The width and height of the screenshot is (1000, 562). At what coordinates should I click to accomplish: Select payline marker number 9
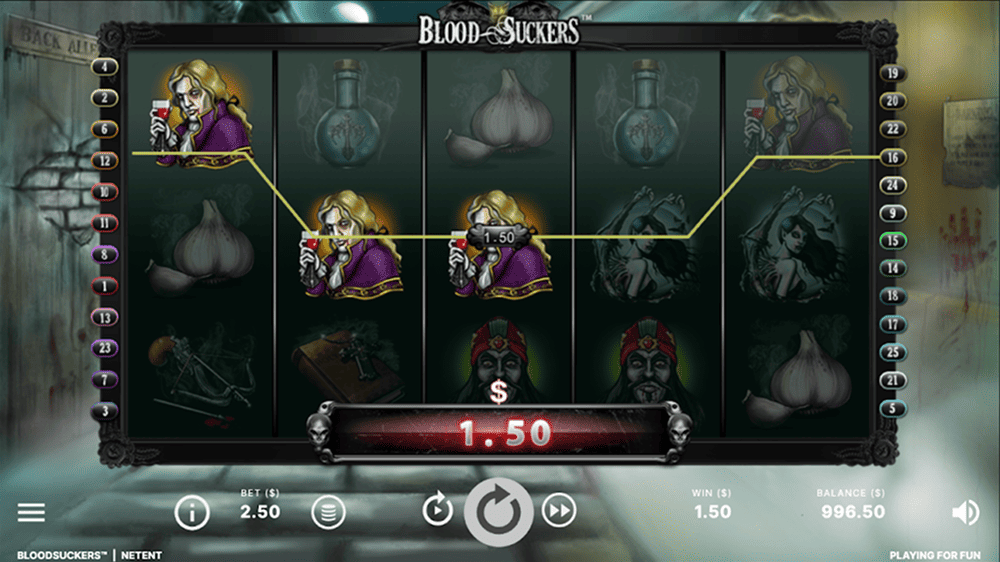[892, 213]
